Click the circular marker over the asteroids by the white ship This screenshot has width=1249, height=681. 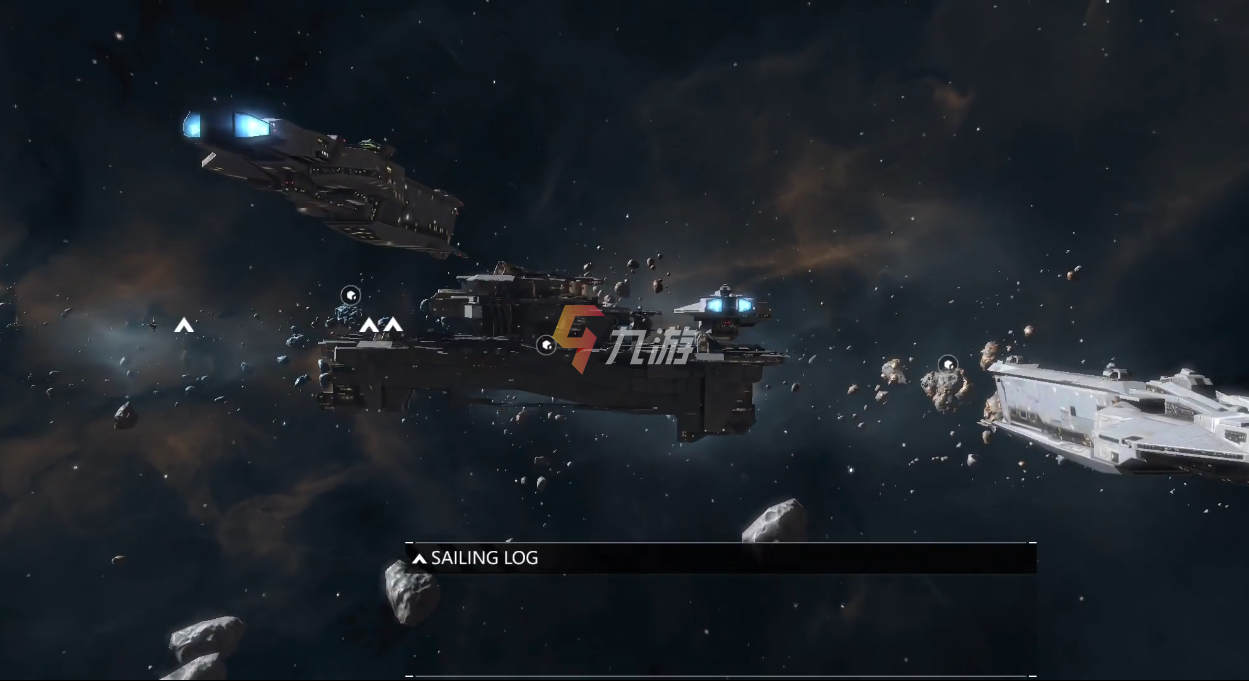[948, 364]
